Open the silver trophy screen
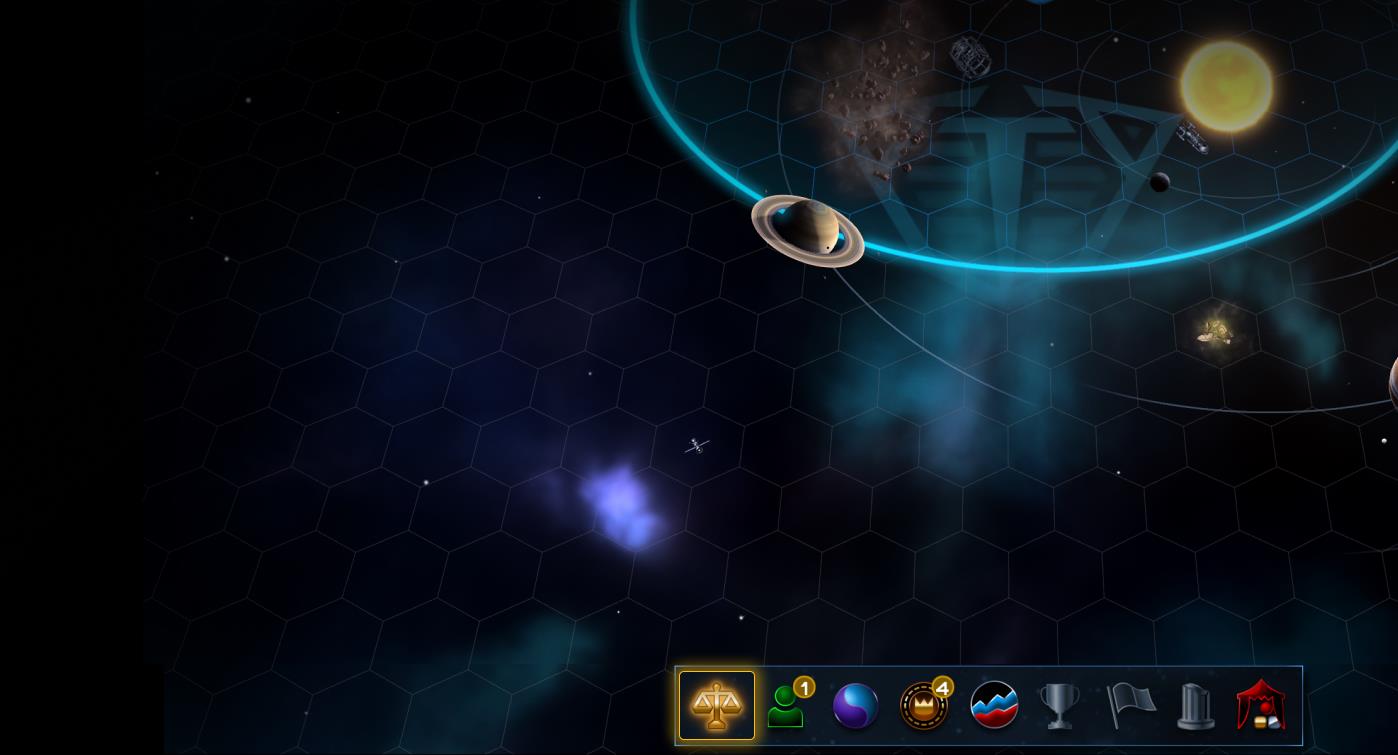The height and width of the screenshot is (755, 1398). pyautogui.click(x=1059, y=706)
